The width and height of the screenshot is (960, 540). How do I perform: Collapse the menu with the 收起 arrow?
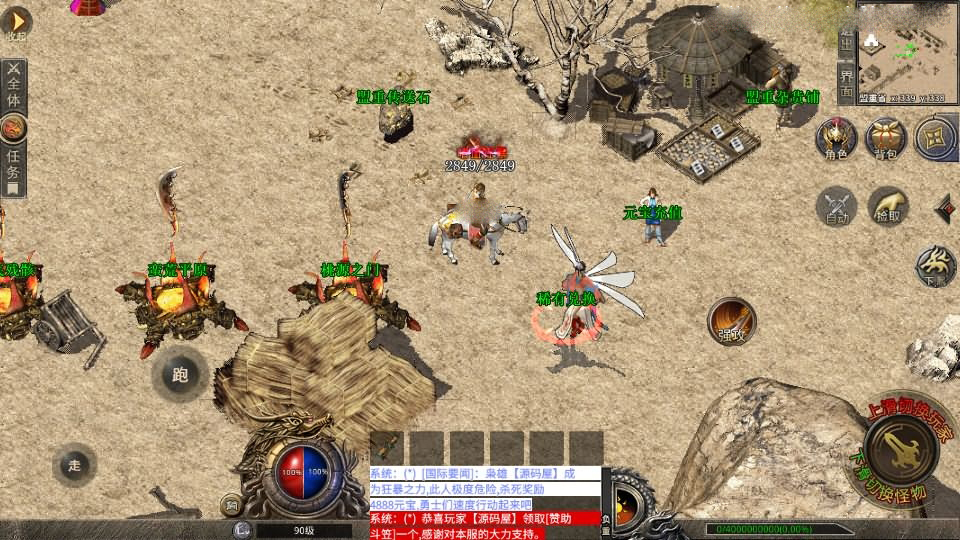click(x=16, y=22)
